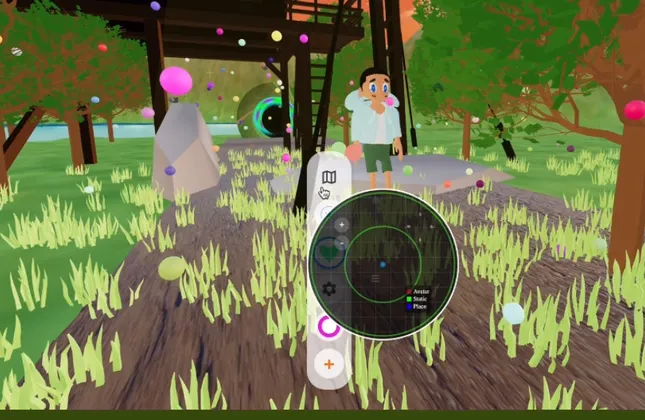Click the orange plus add button
645x420 pixels.
tap(328, 363)
